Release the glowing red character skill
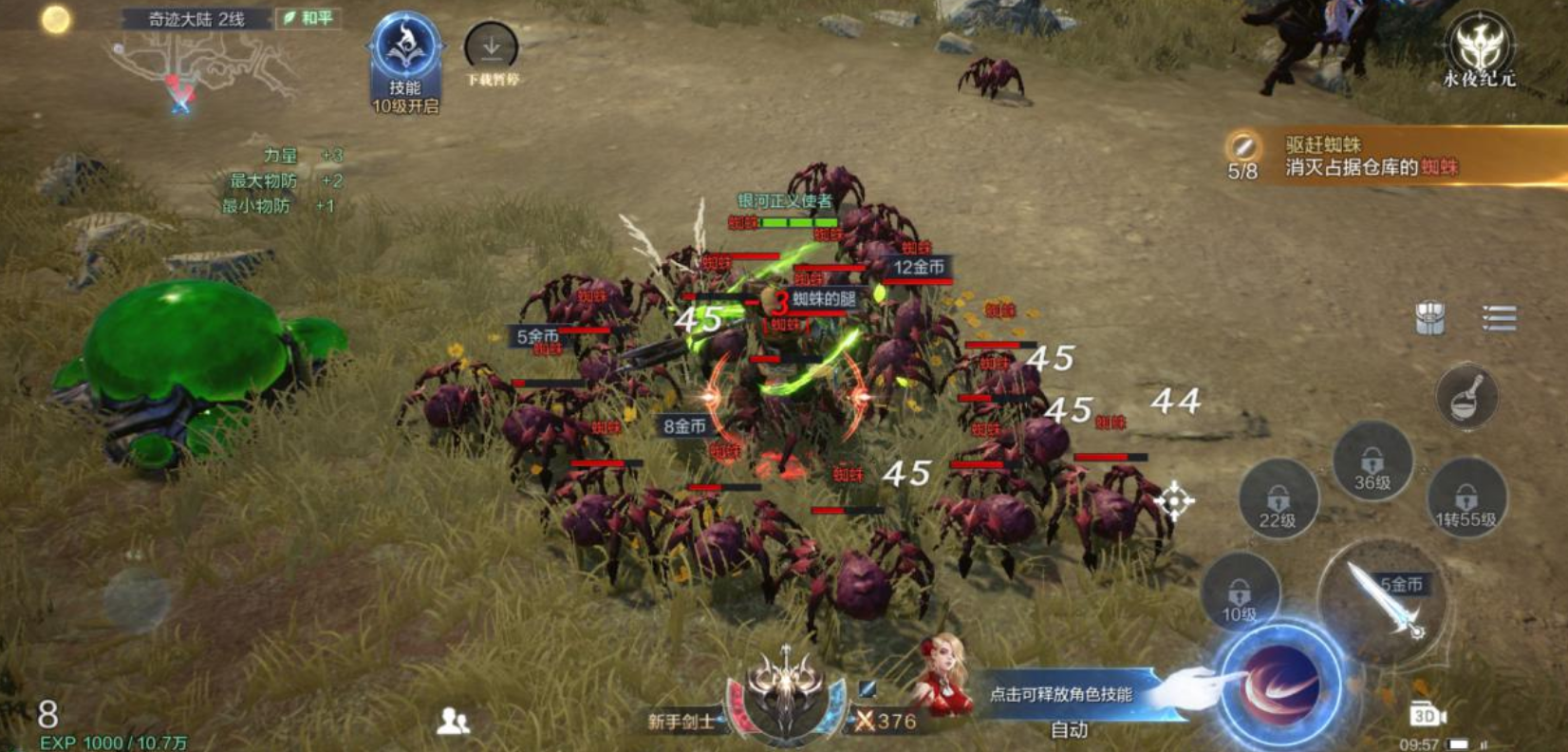1568x752 pixels. click(1281, 682)
